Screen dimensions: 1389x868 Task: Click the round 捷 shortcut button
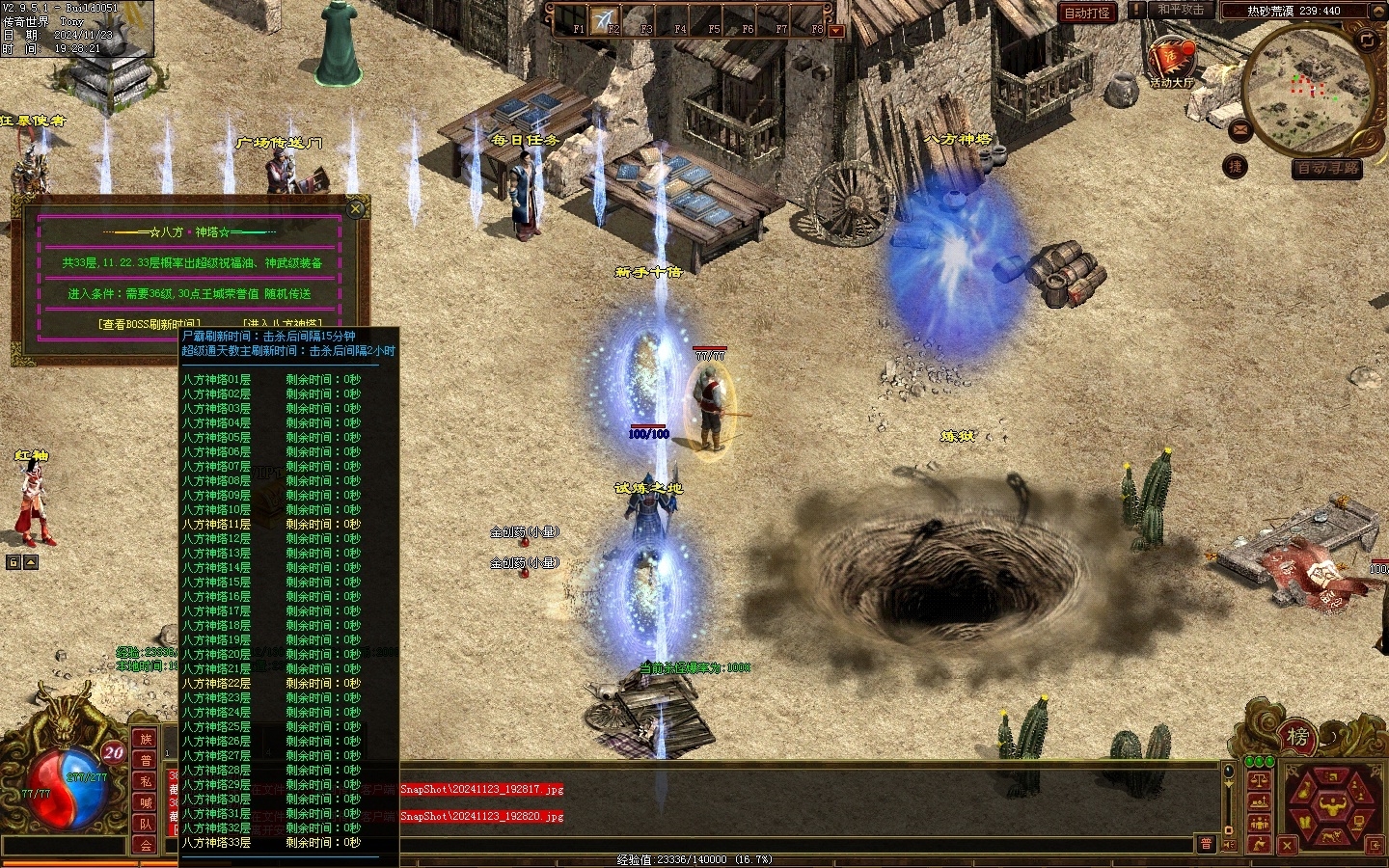click(1235, 166)
